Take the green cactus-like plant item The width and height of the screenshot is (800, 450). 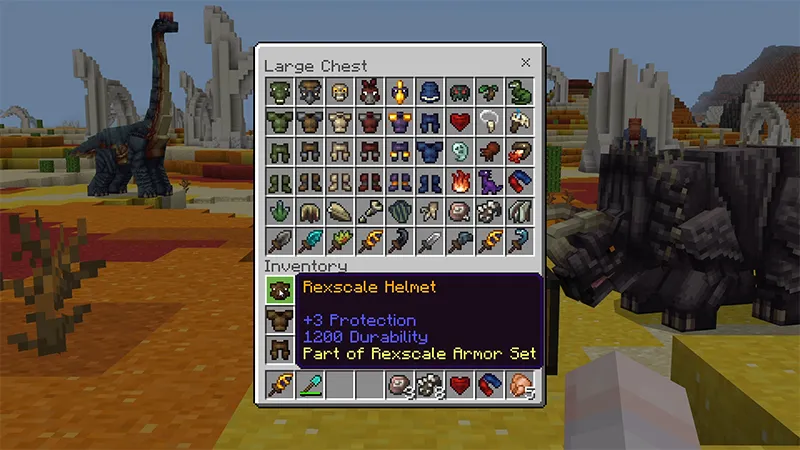point(279,212)
